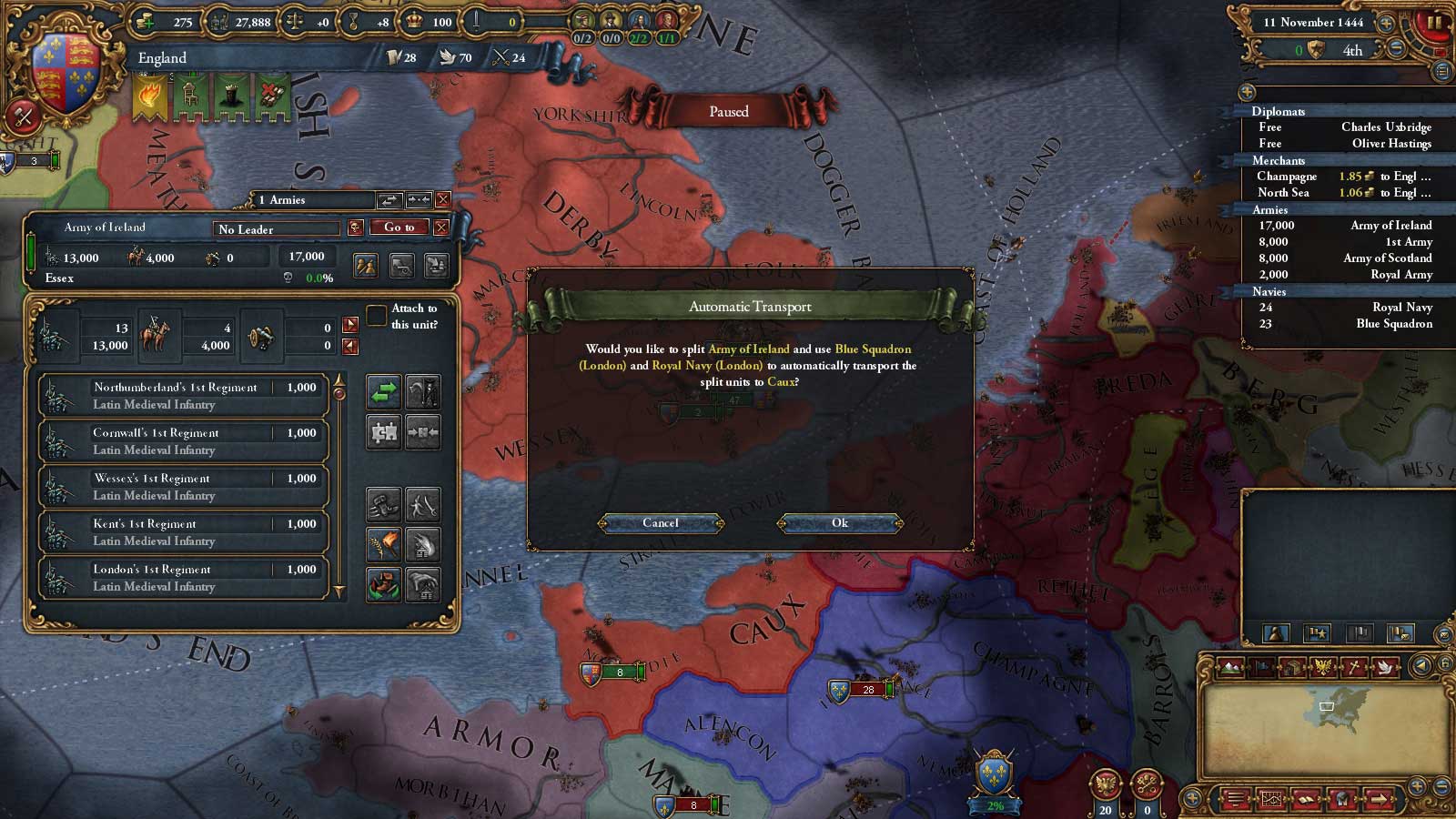Viewport: 1456px width, 819px height.
Task: Select Northumberland's 1st Regiment row
Action: pyautogui.click(x=182, y=396)
